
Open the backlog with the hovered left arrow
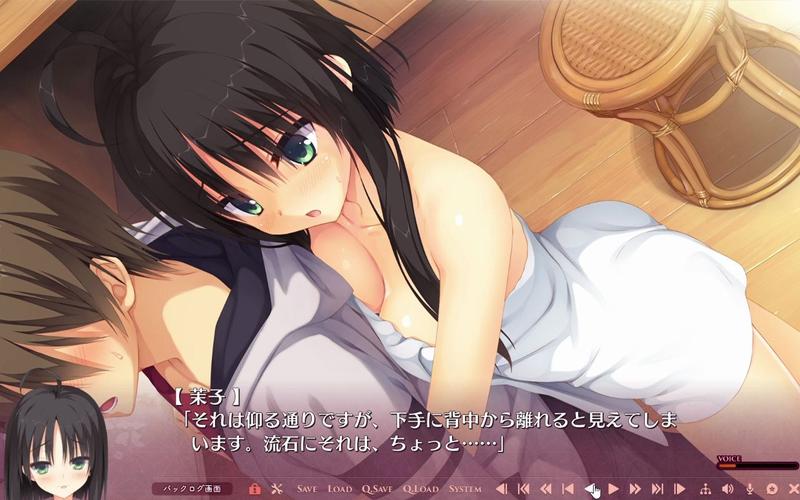click(591, 489)
